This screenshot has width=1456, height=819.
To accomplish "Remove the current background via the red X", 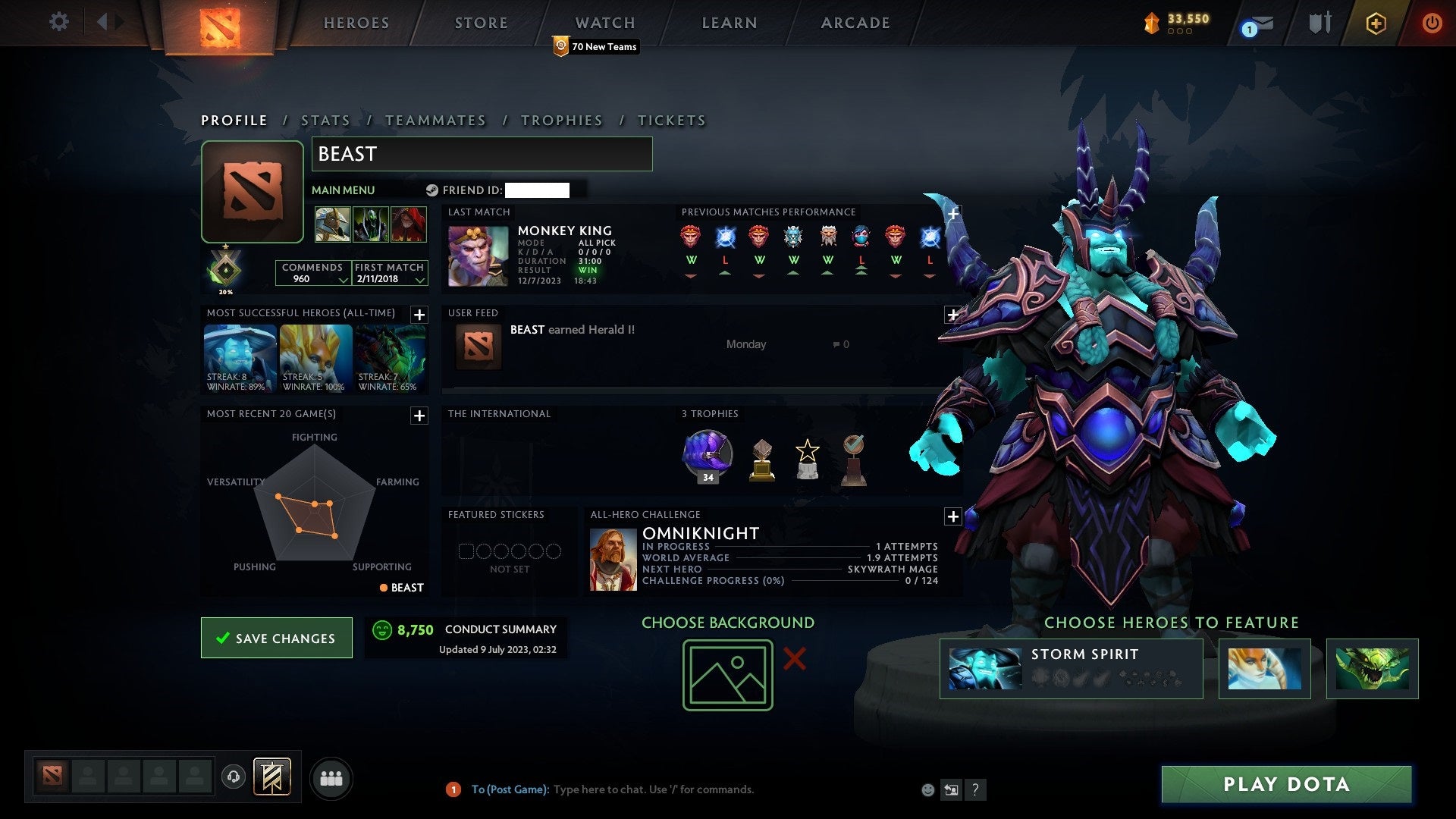I will pyautogui.click(x=793, y=660).
